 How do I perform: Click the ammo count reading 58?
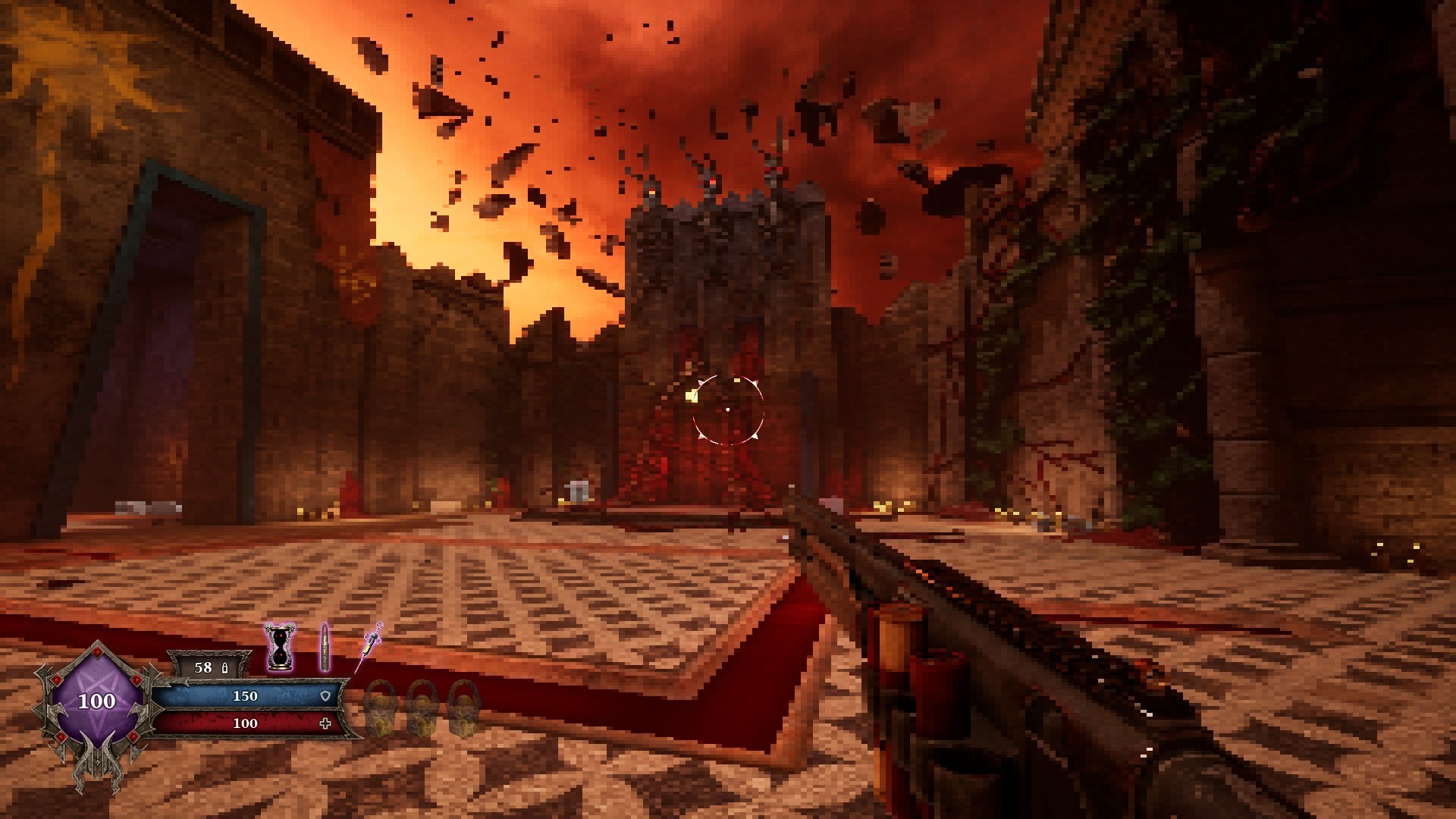point(202,668)
